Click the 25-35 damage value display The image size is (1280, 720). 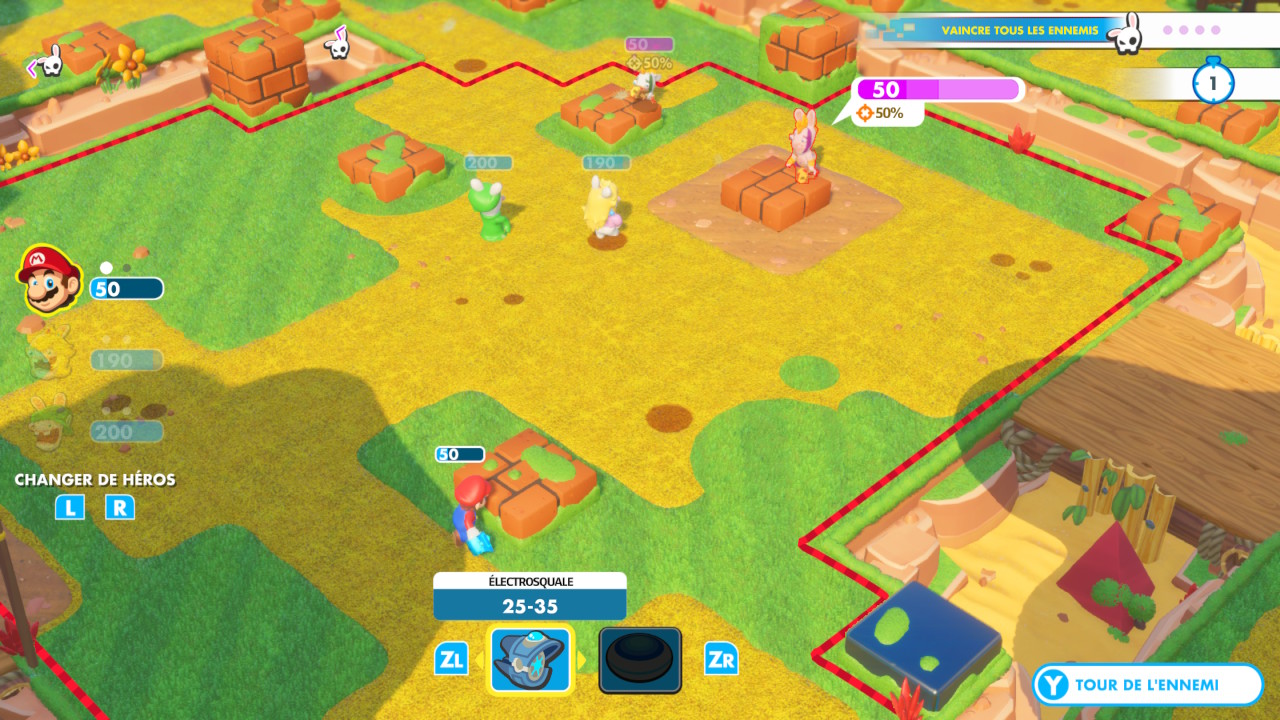[x=529, y=603]
